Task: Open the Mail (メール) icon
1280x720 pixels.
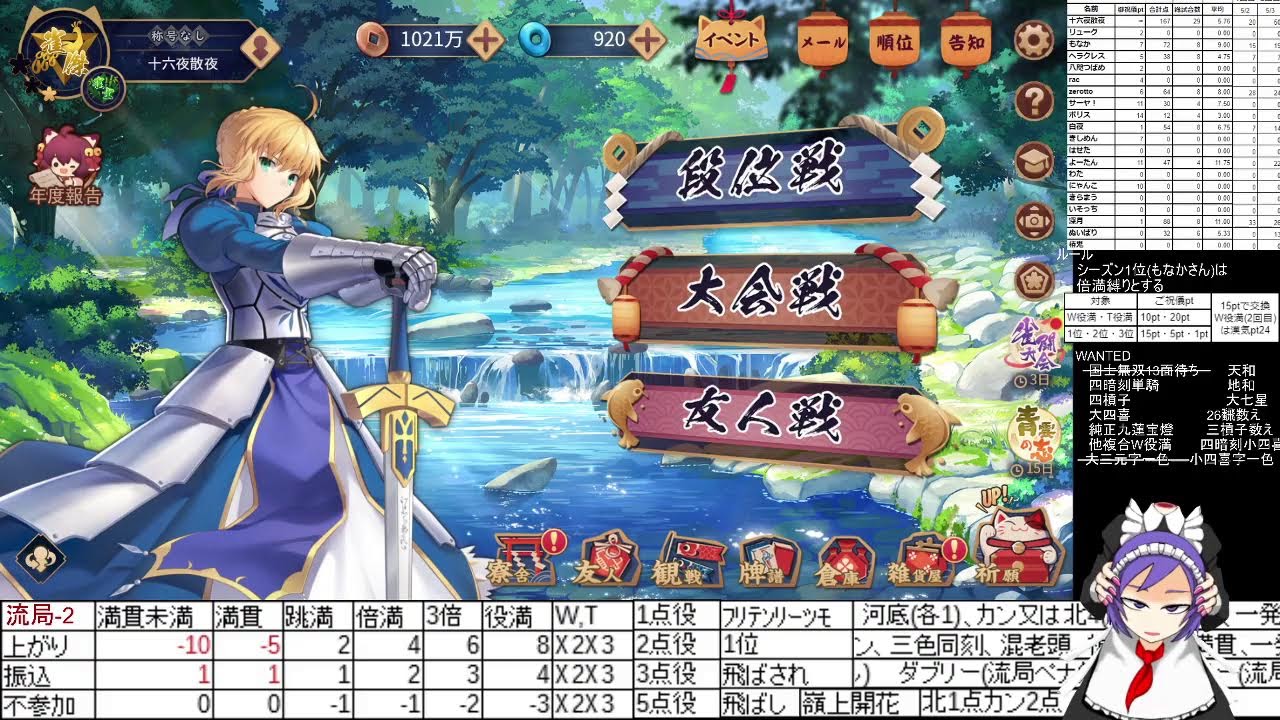Action: 820,38
